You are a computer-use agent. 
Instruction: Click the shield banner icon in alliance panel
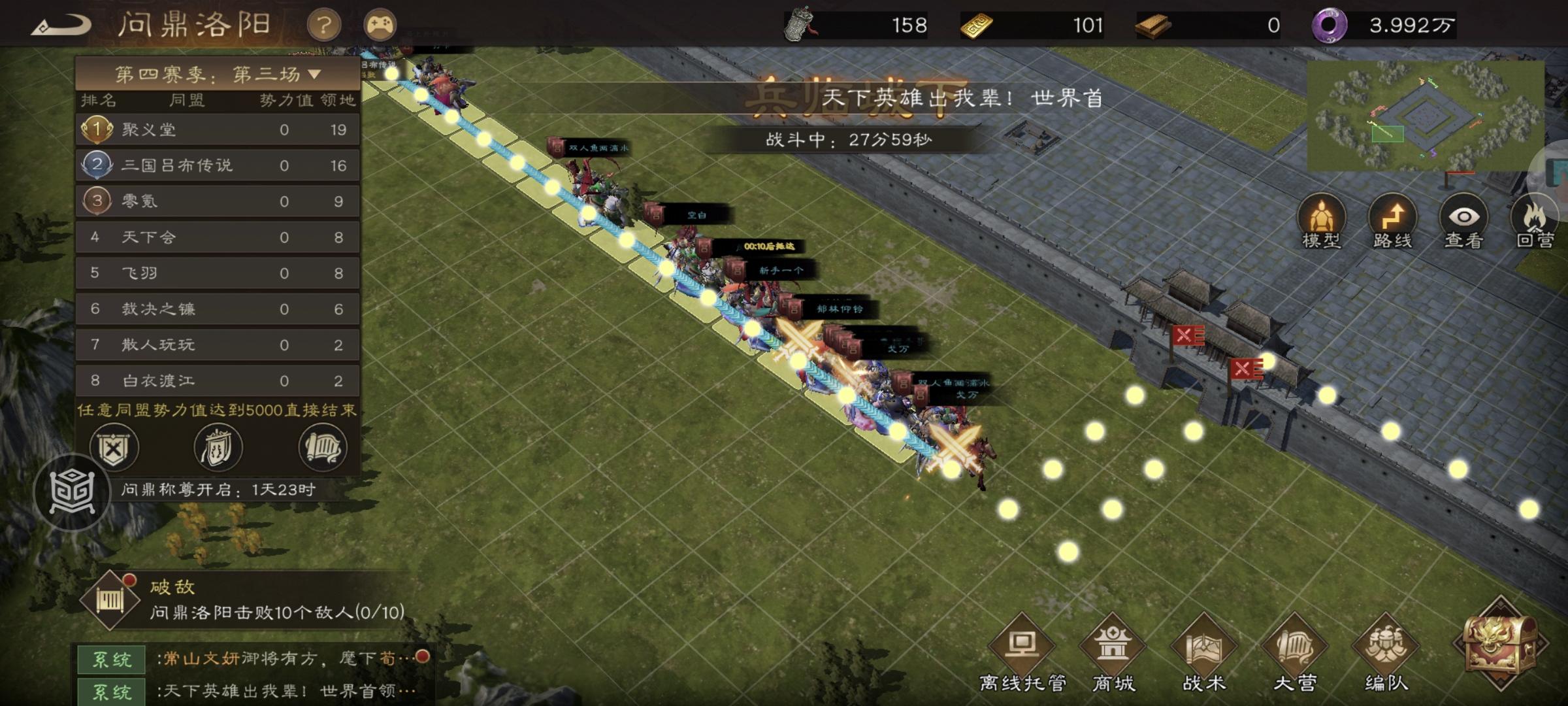pyautogui.click(x=218, y=447)
